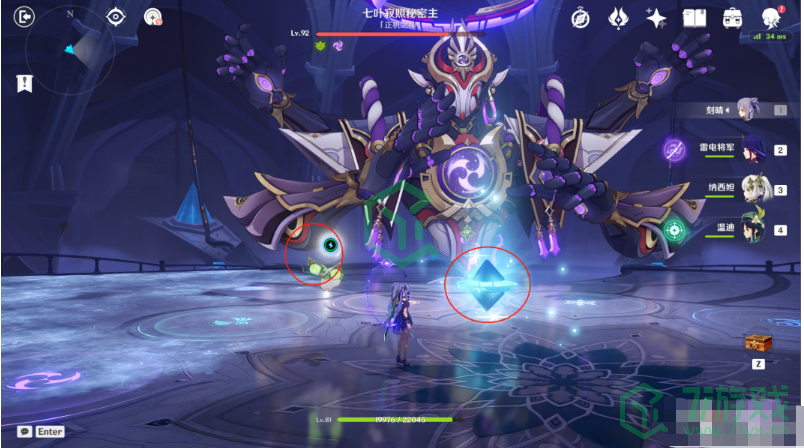Open the four-pointed star Wish icon
The width and height of the screenshot is (804, 448).
656,17
